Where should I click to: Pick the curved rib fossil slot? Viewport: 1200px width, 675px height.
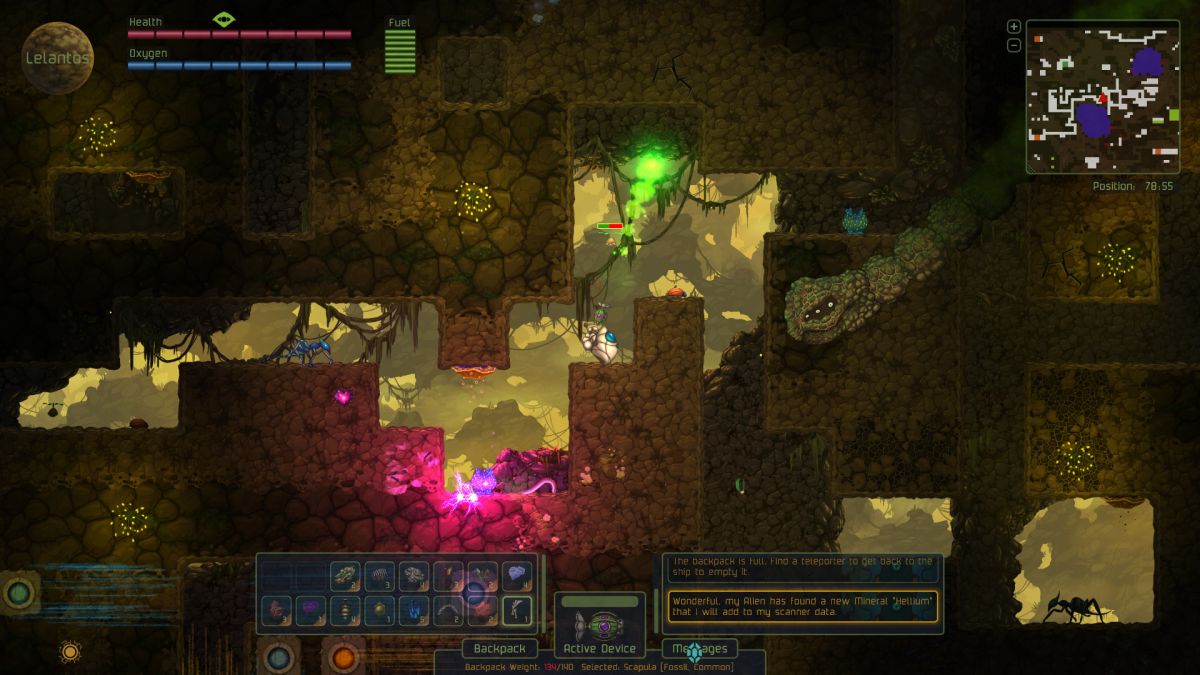pyautogui.click(x=448, y=609)
